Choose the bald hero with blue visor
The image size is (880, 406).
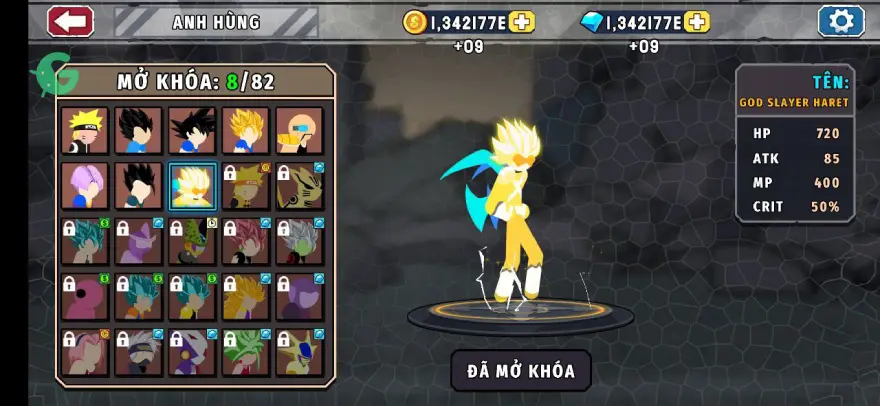[x=300, y=130]
